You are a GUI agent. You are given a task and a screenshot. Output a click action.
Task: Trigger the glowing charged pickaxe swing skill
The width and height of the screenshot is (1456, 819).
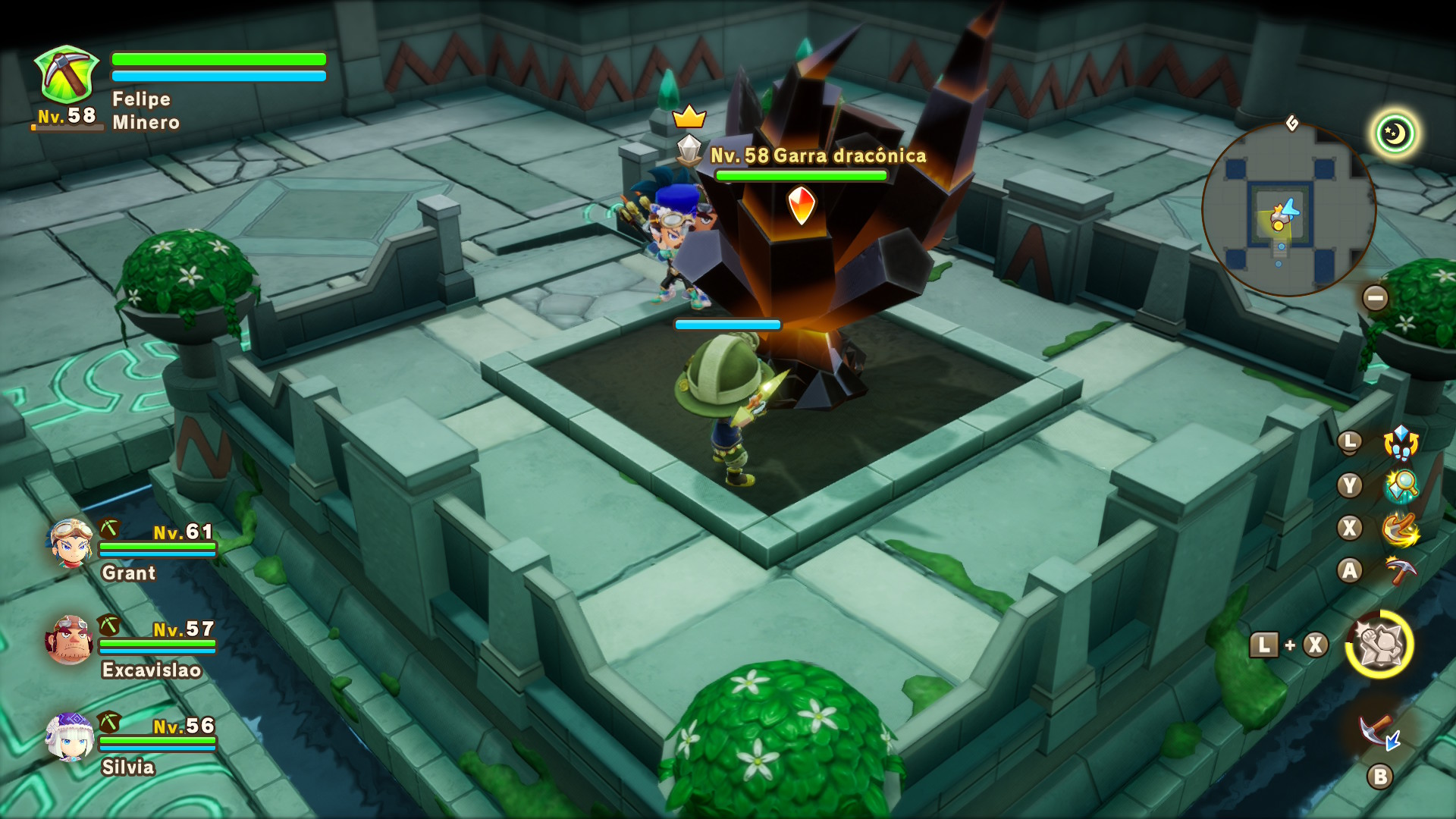(x=1401, y=529)
